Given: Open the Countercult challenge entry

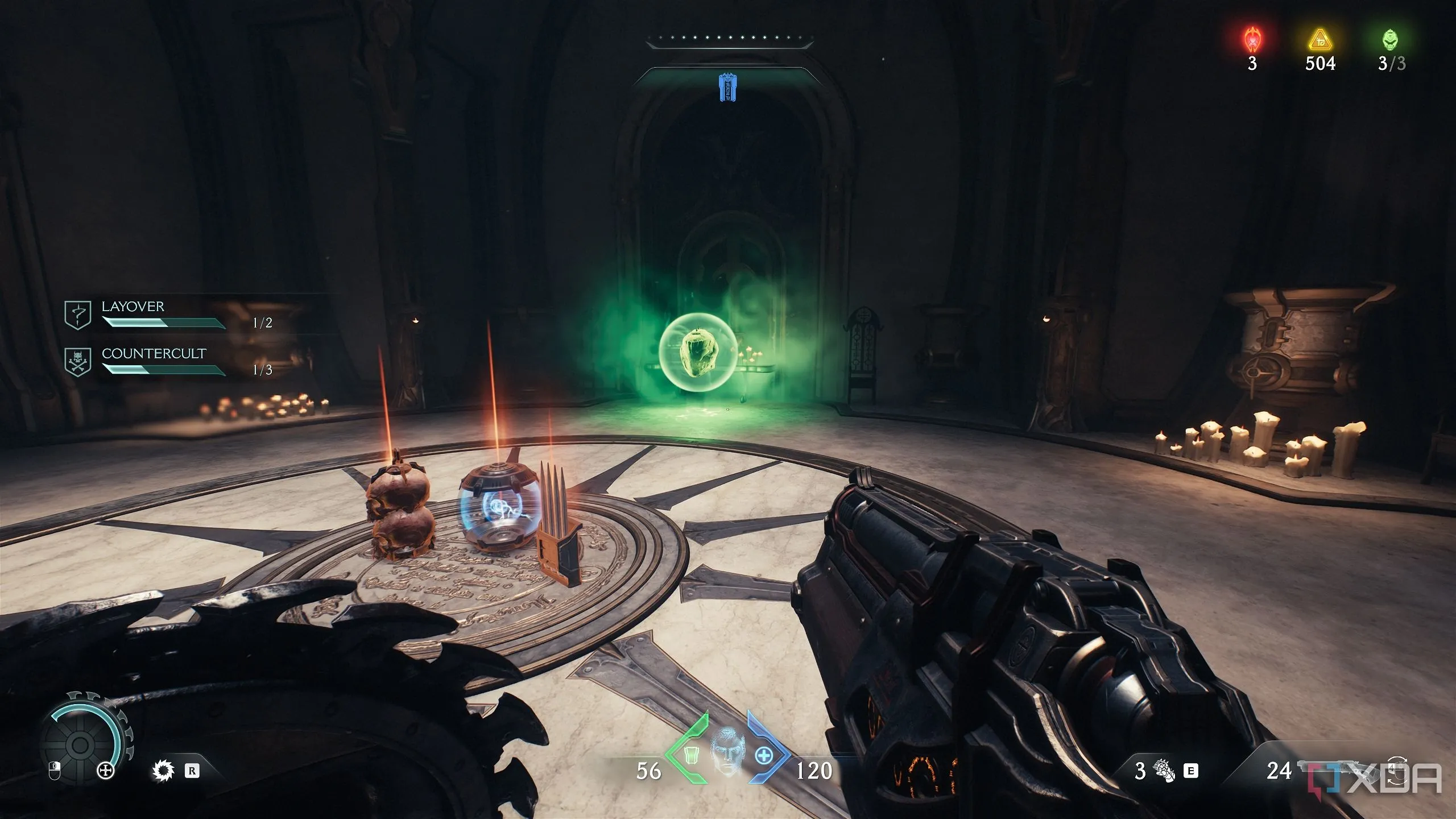Looking at the screenshot, I should 153,354.
